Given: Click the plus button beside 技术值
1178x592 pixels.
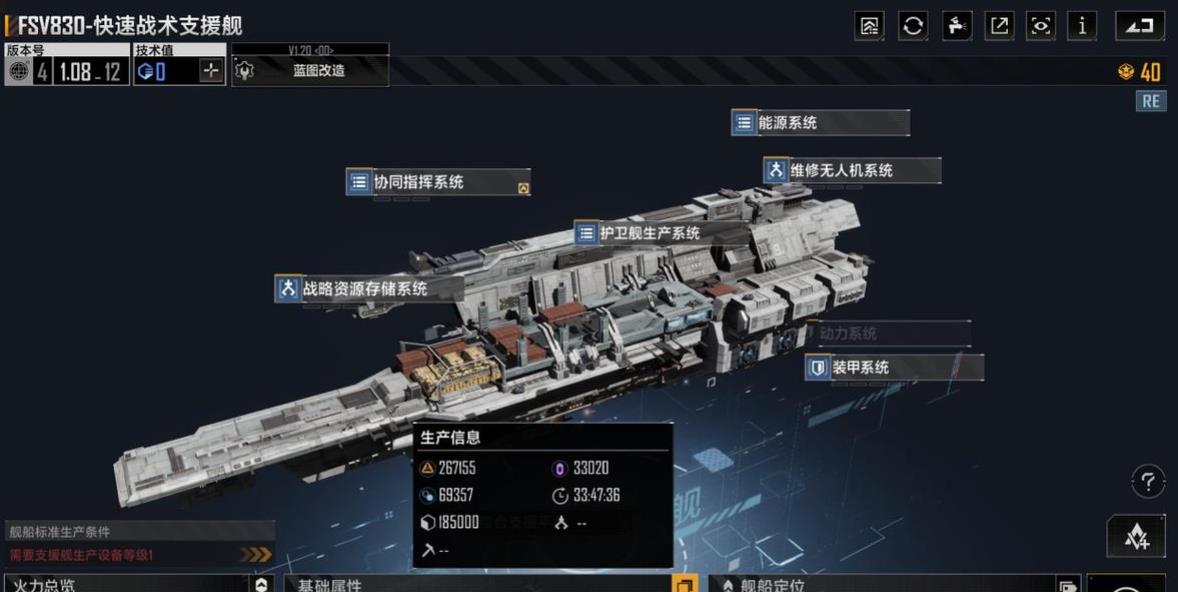Looking at the screenshot, I should (x=210, y=71).
